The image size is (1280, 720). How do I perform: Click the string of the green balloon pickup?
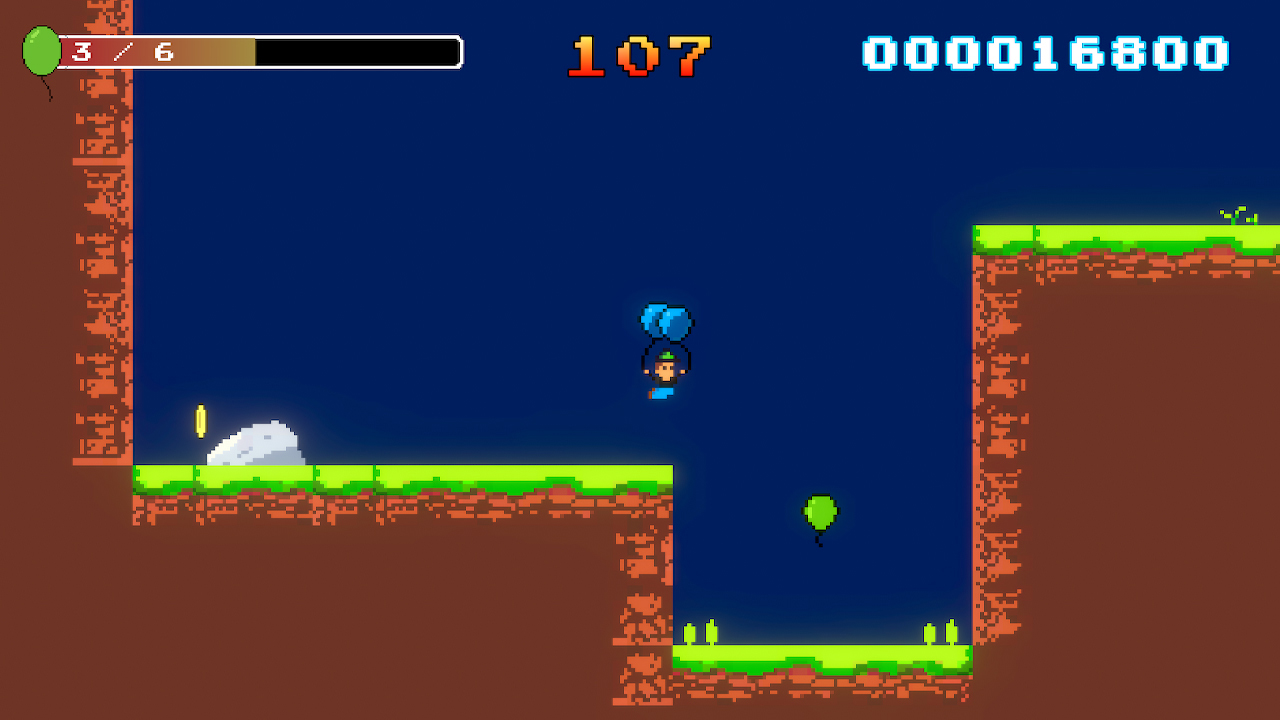[x=818, y=540]
